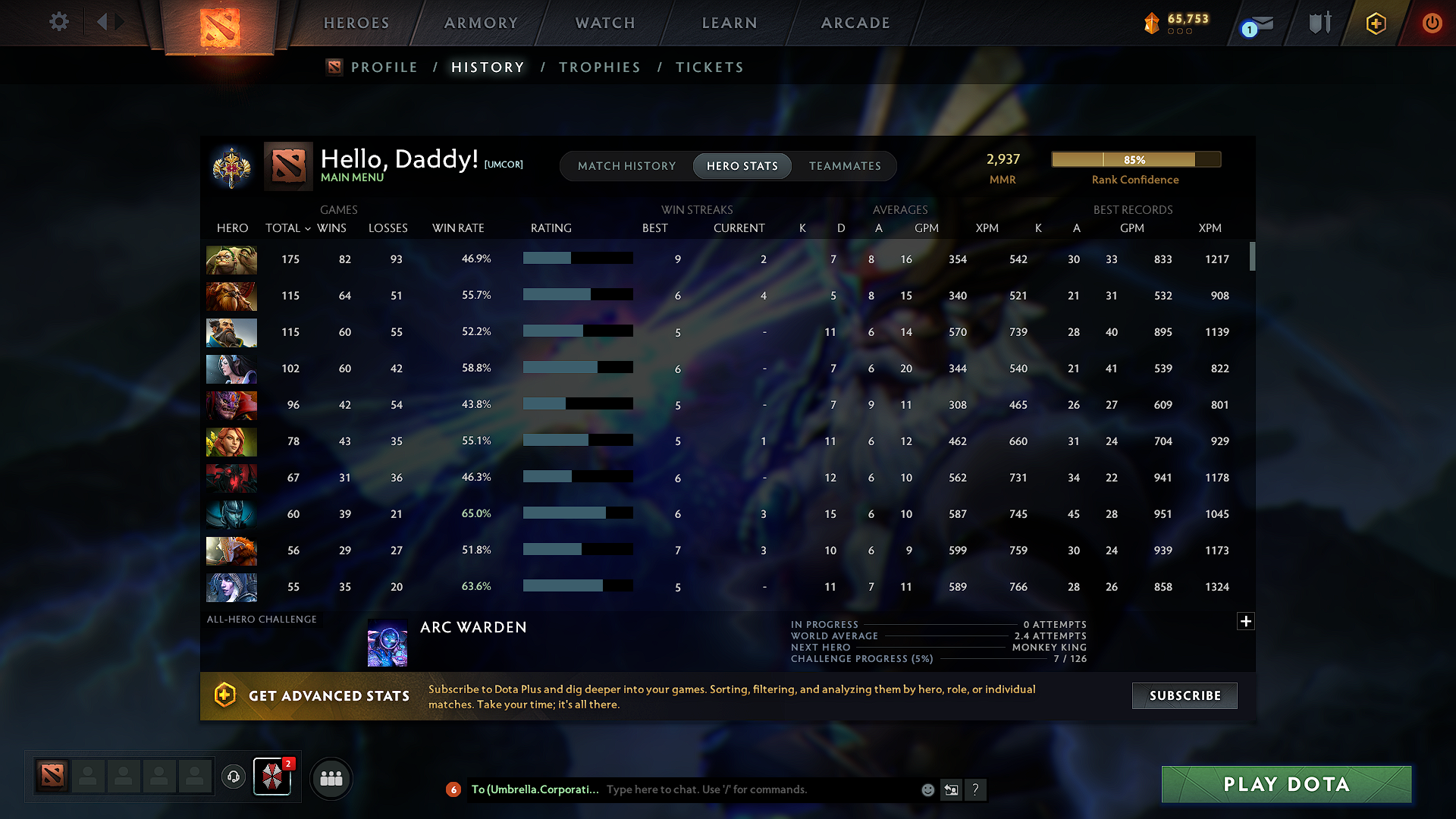Toggle voice chat with the headset icon

(233, 777)
